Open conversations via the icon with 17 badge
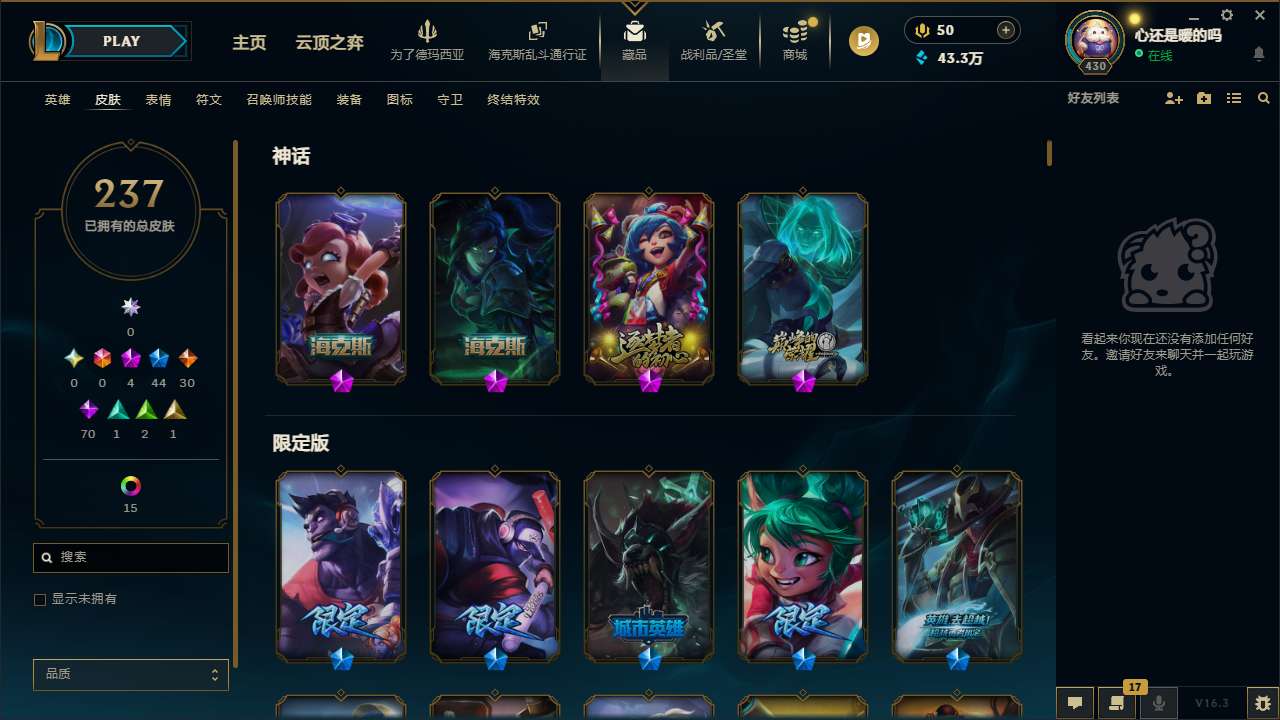Viewport: 1280px width, 720px height. [x=1115, y=703]
